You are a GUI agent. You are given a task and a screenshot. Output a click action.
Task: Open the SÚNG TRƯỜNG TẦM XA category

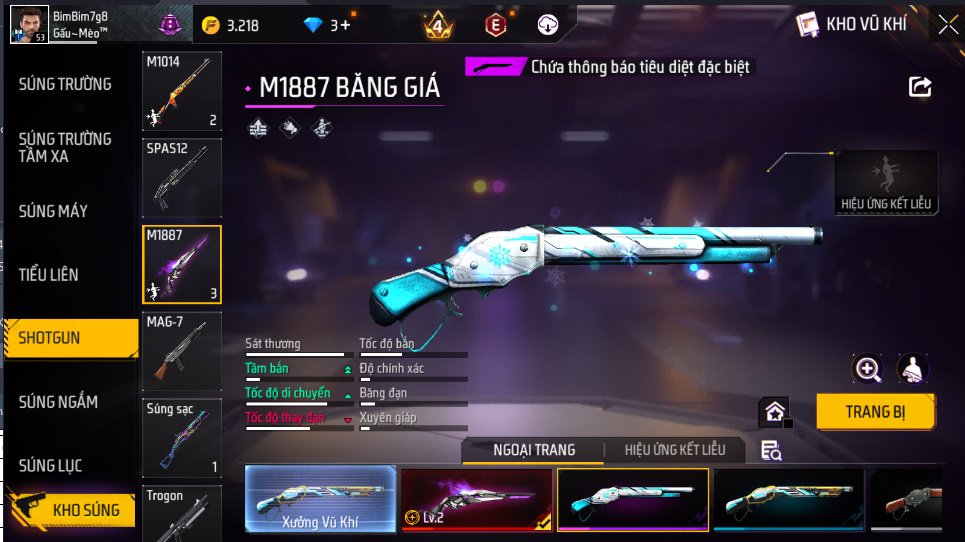coord(66,147)
